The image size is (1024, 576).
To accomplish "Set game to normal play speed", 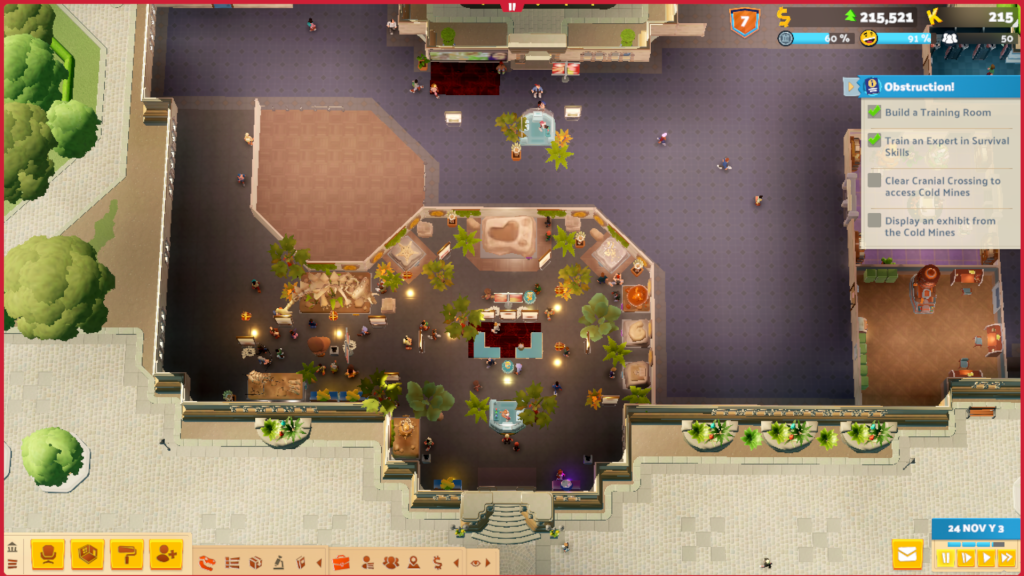I will [965, 558].
